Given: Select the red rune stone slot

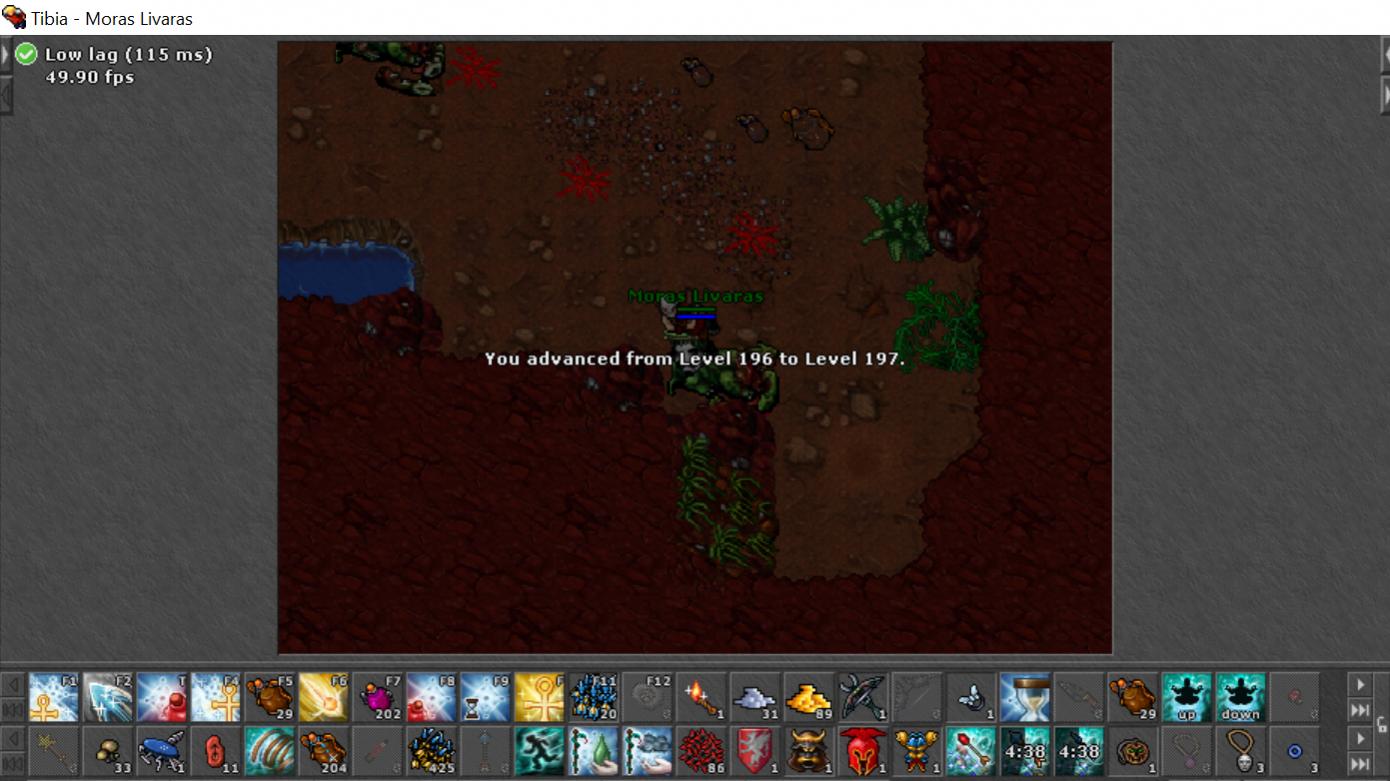Looking at the screenshot, I should click(216, 751).
